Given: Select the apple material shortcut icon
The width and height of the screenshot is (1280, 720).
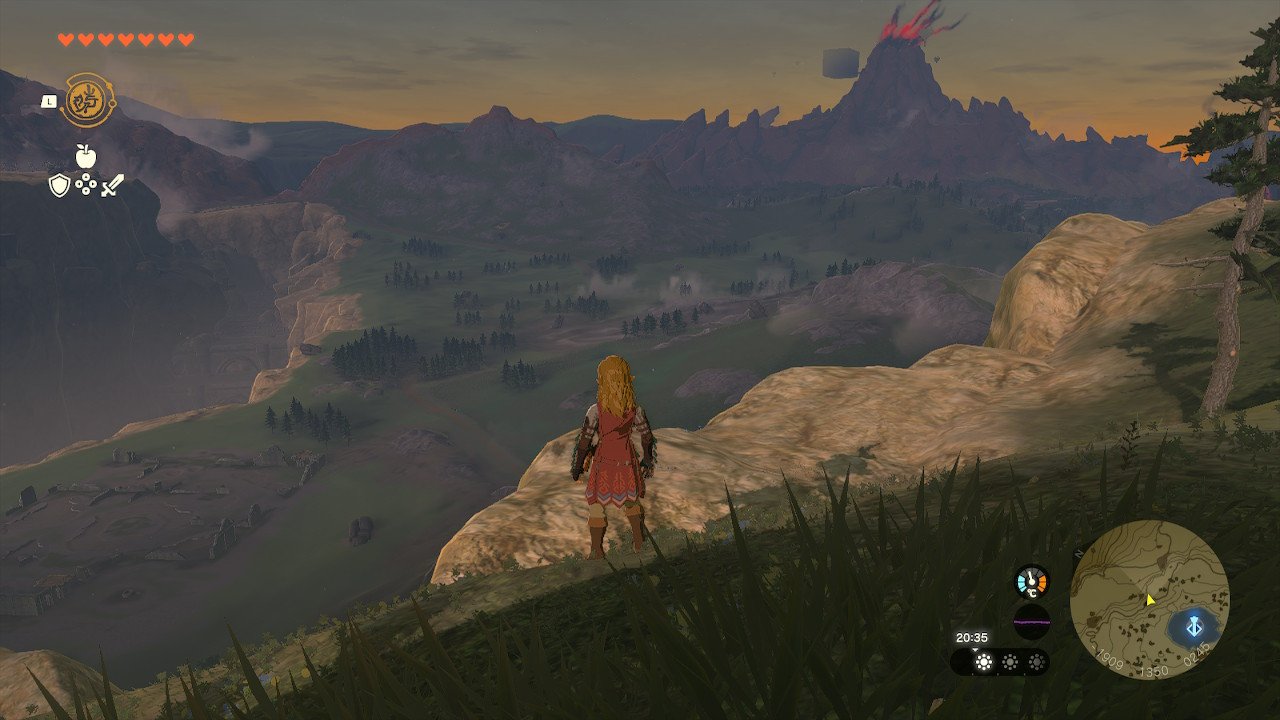Looking at the screenshot, I should pos(86,155).
